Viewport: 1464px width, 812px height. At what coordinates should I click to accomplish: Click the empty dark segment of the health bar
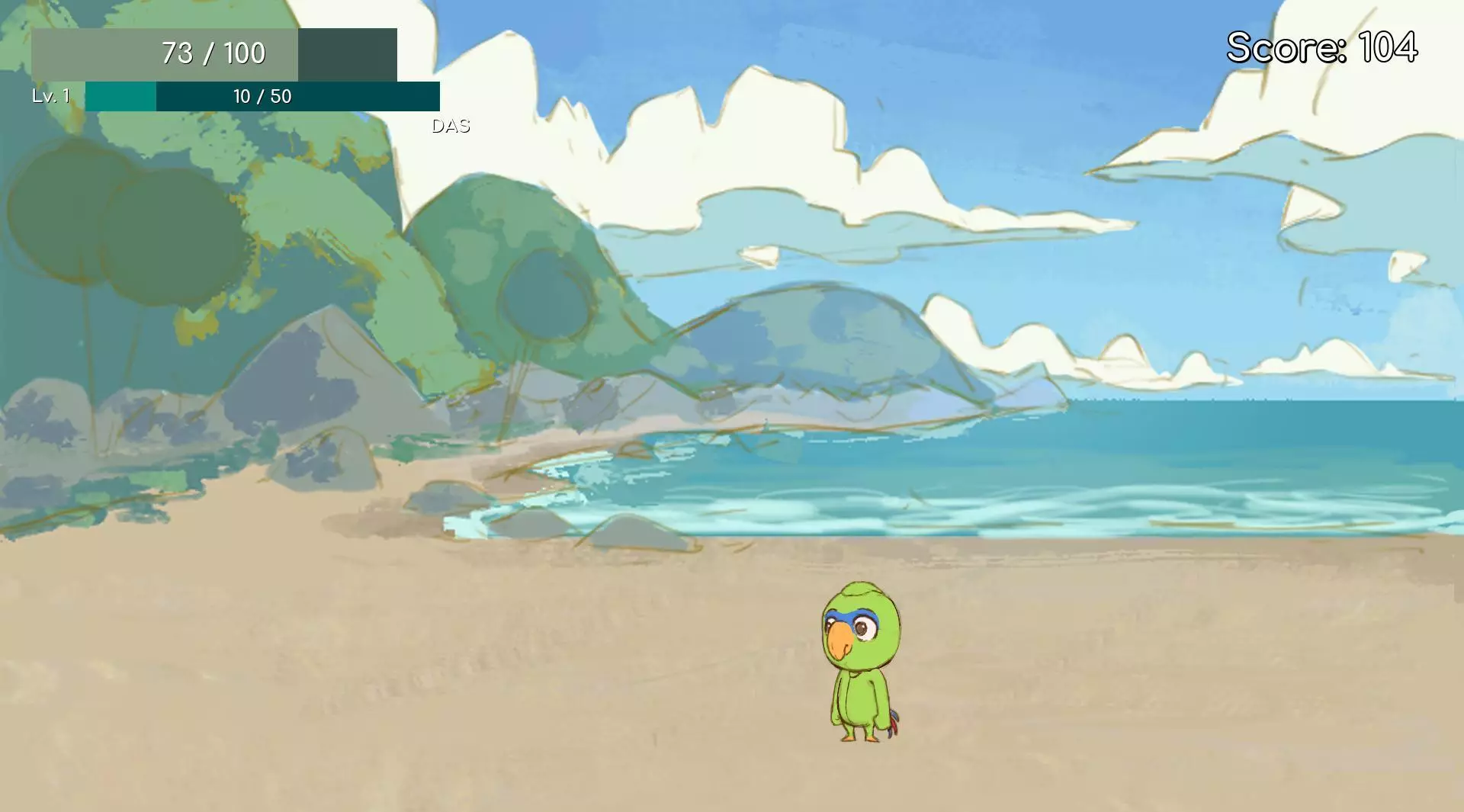pos(347,53)
